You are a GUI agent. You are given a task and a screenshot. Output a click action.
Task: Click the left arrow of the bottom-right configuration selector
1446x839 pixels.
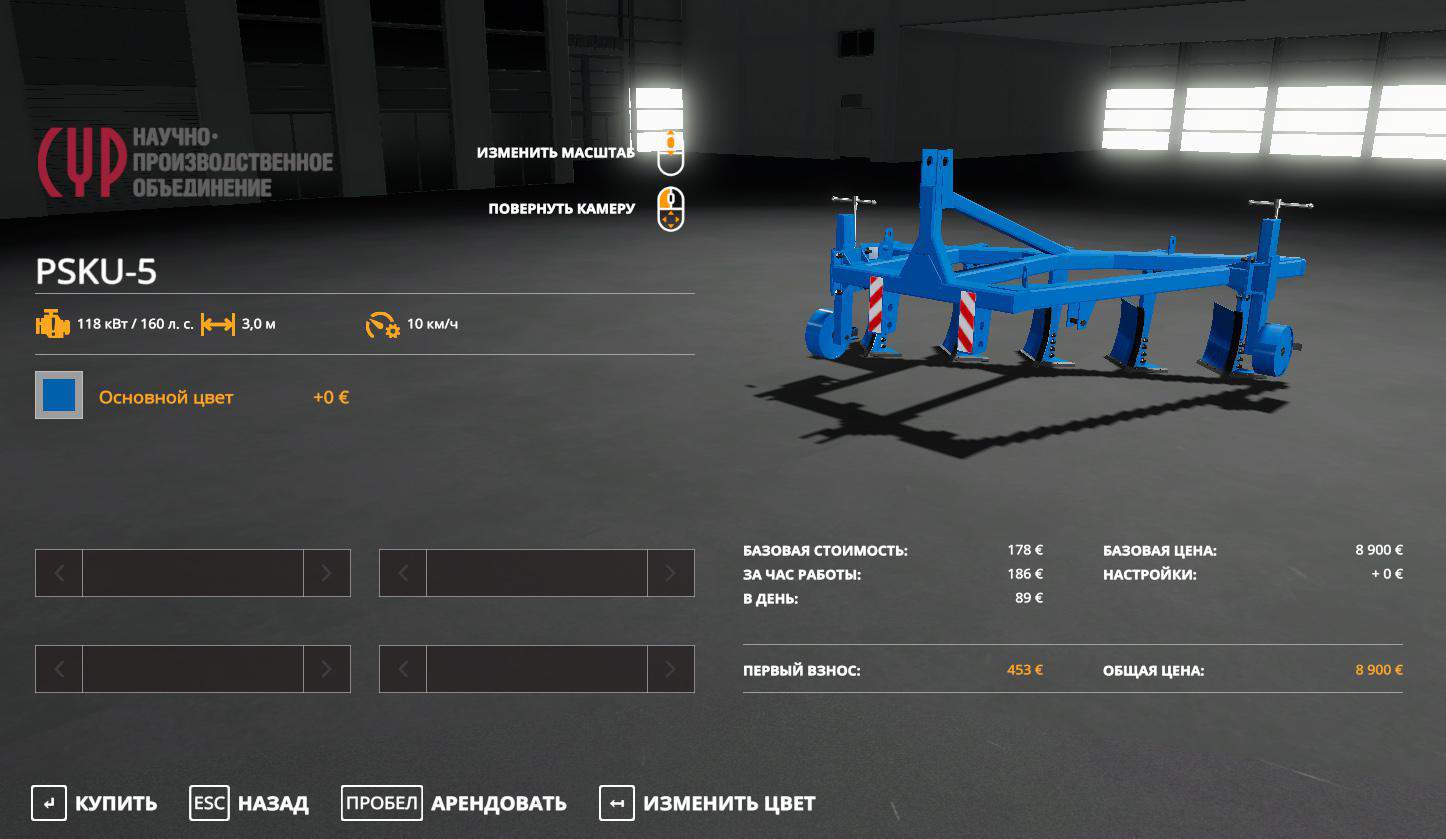click(x=404, y=669)
